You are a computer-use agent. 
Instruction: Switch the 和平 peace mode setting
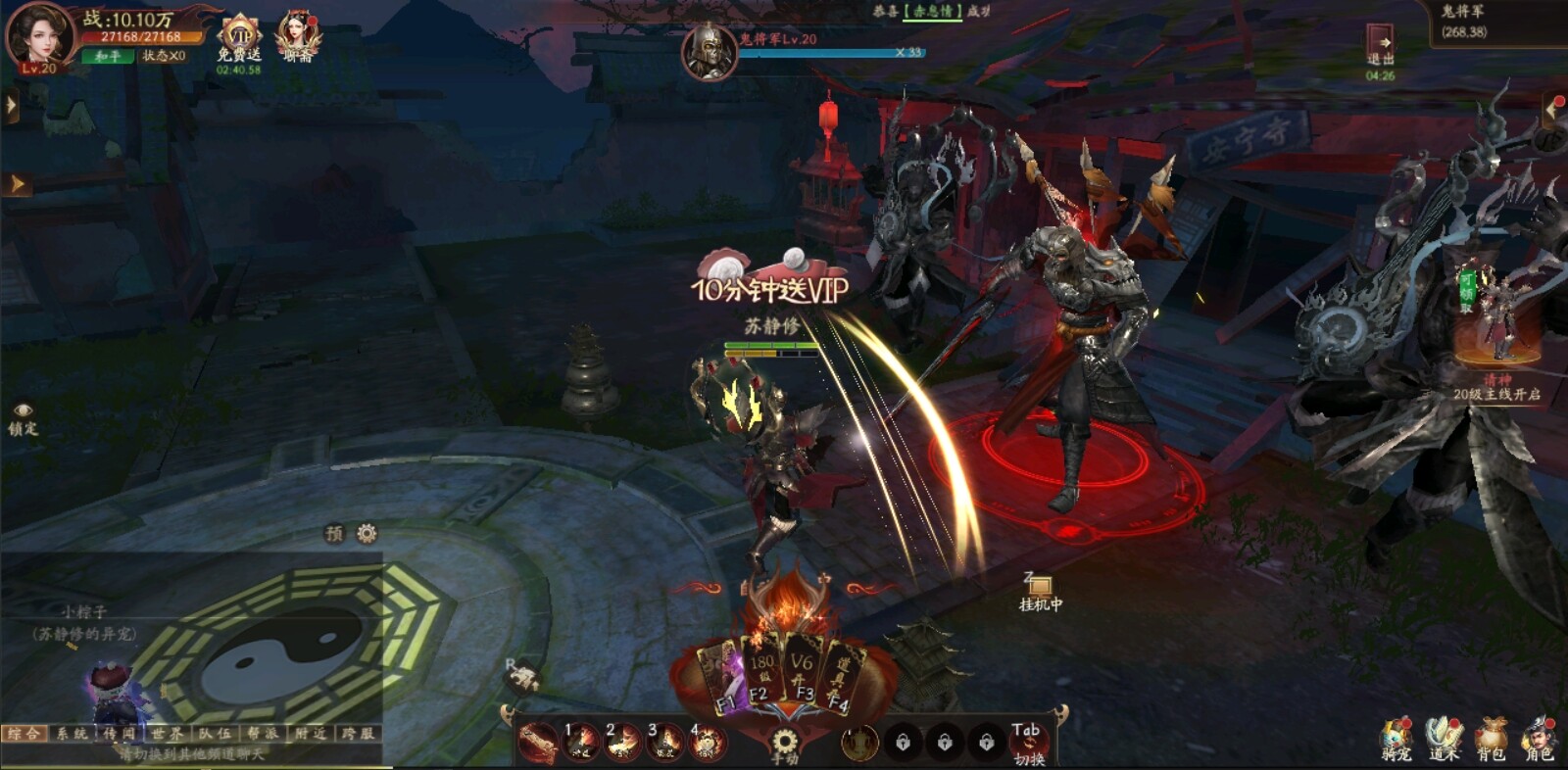[x=108, y=55]
